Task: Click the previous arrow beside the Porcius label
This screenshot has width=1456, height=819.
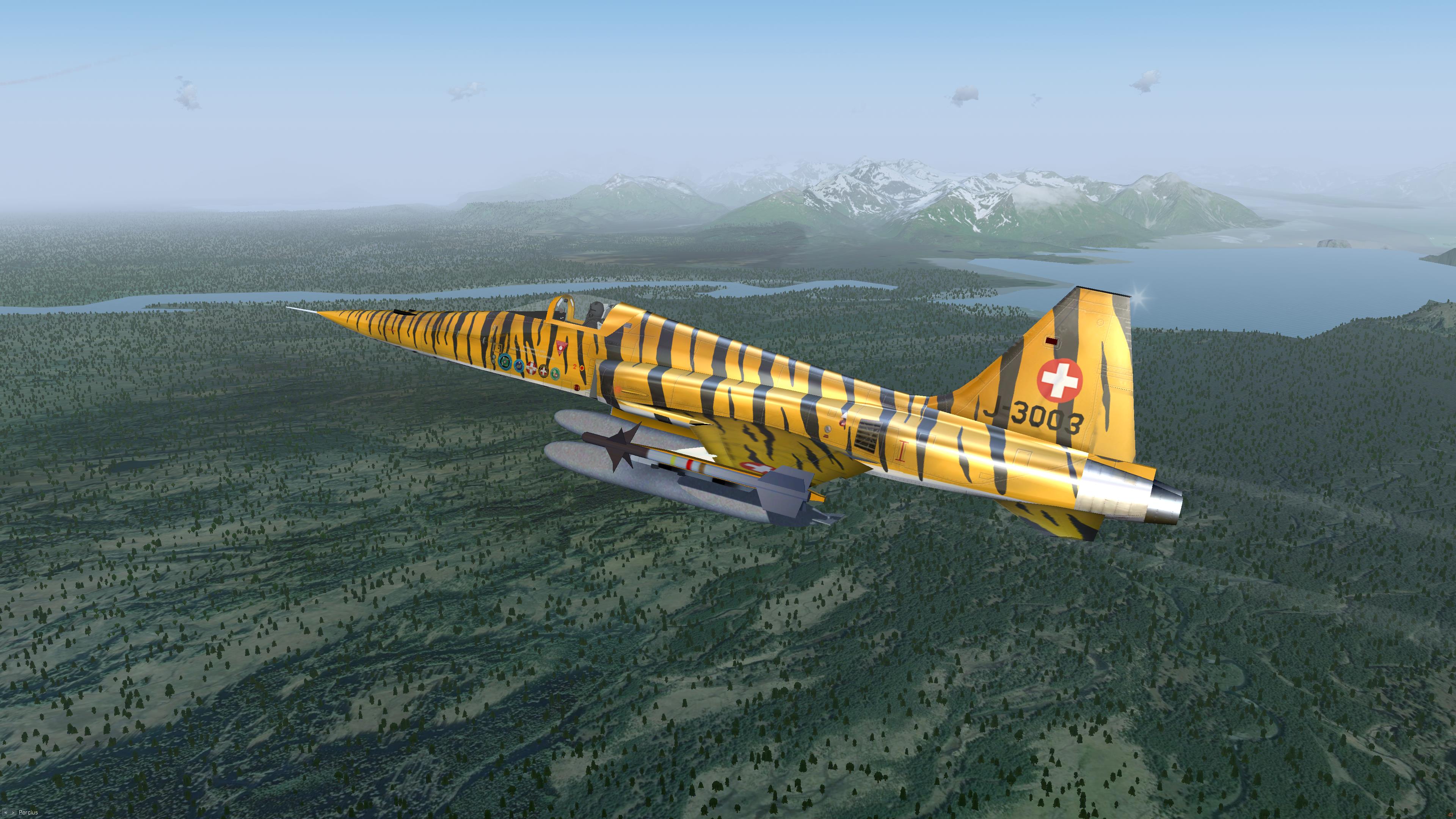Action: click(5, 813)
